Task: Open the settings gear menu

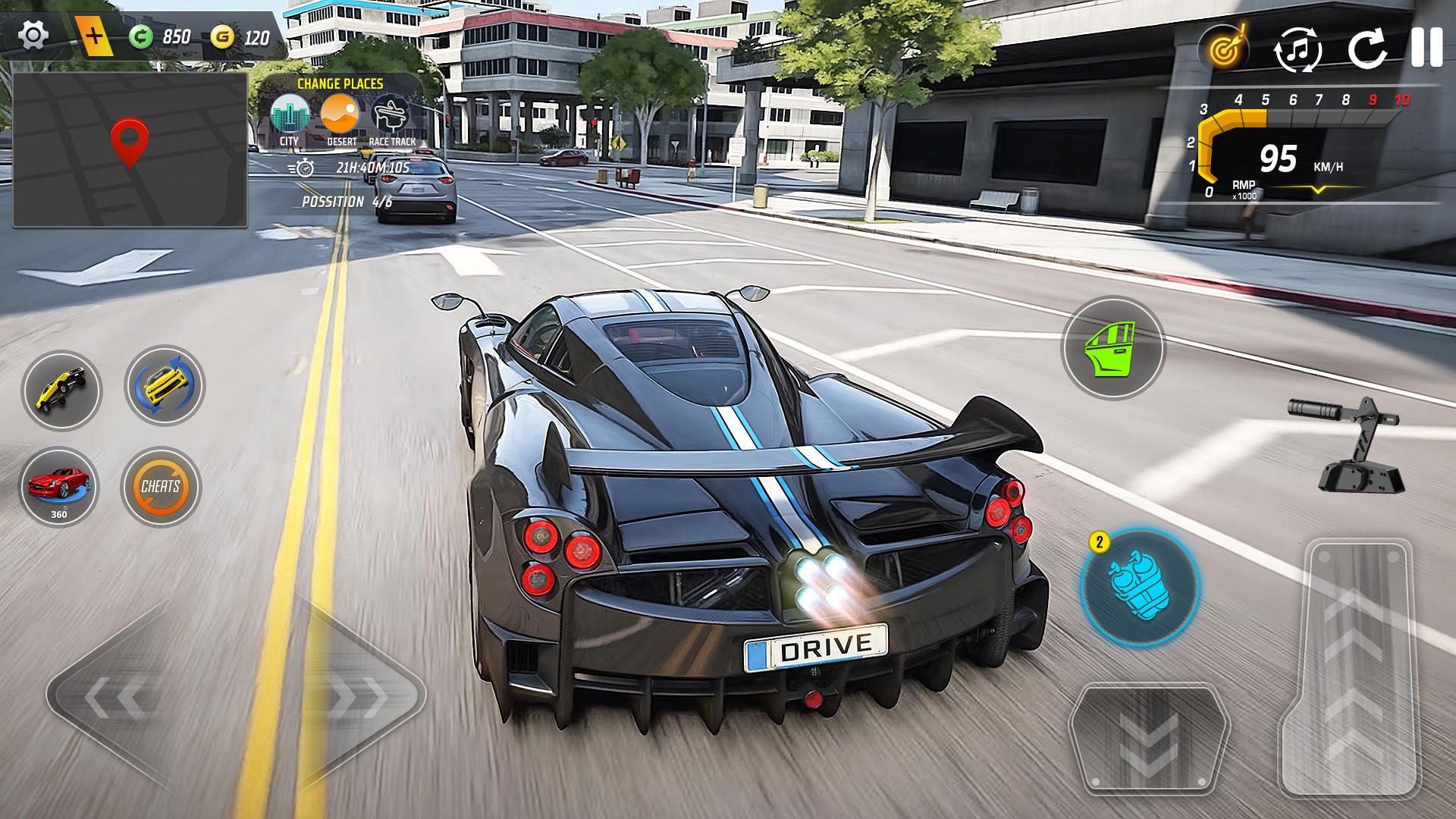Action: tap(33, 35)
